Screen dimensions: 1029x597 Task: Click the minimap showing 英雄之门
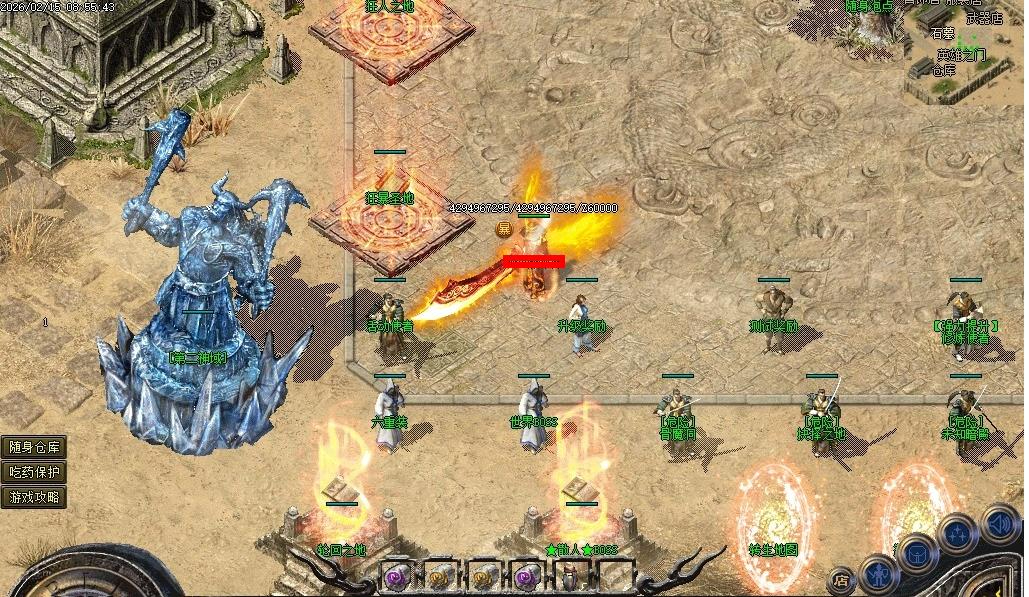pyautogui.click(x=962, y=50)
